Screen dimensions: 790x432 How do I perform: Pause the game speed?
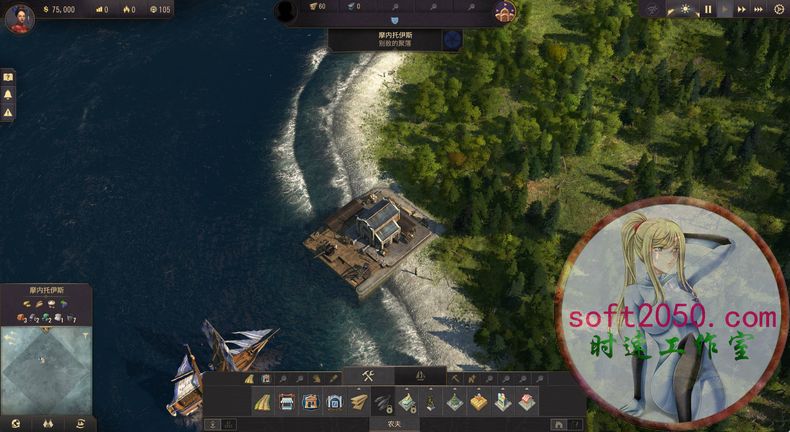pos(708,9)
